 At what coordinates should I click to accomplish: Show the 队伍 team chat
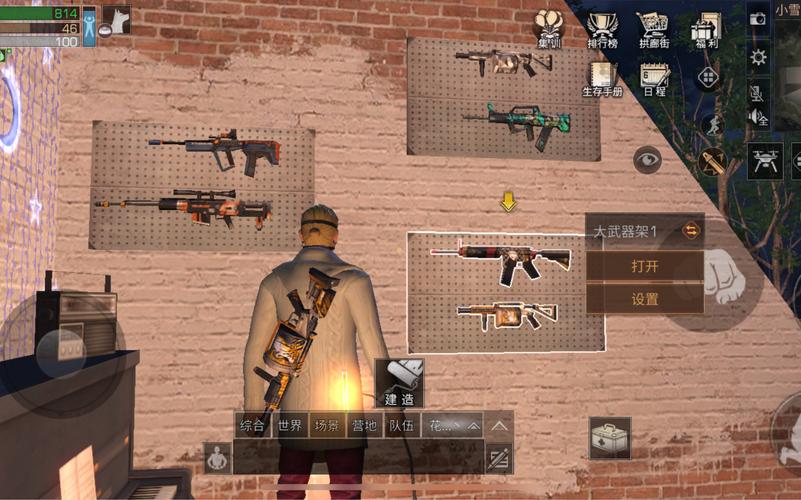click(402, 426)
